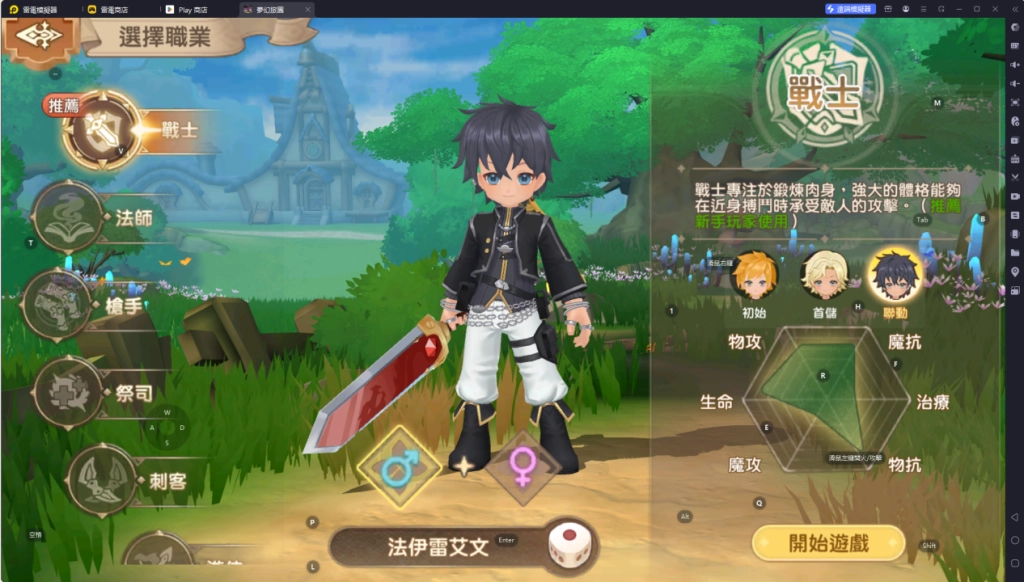Switch to the female gender symbol
Screen dimensions: 1024x582
pos(522,467)
